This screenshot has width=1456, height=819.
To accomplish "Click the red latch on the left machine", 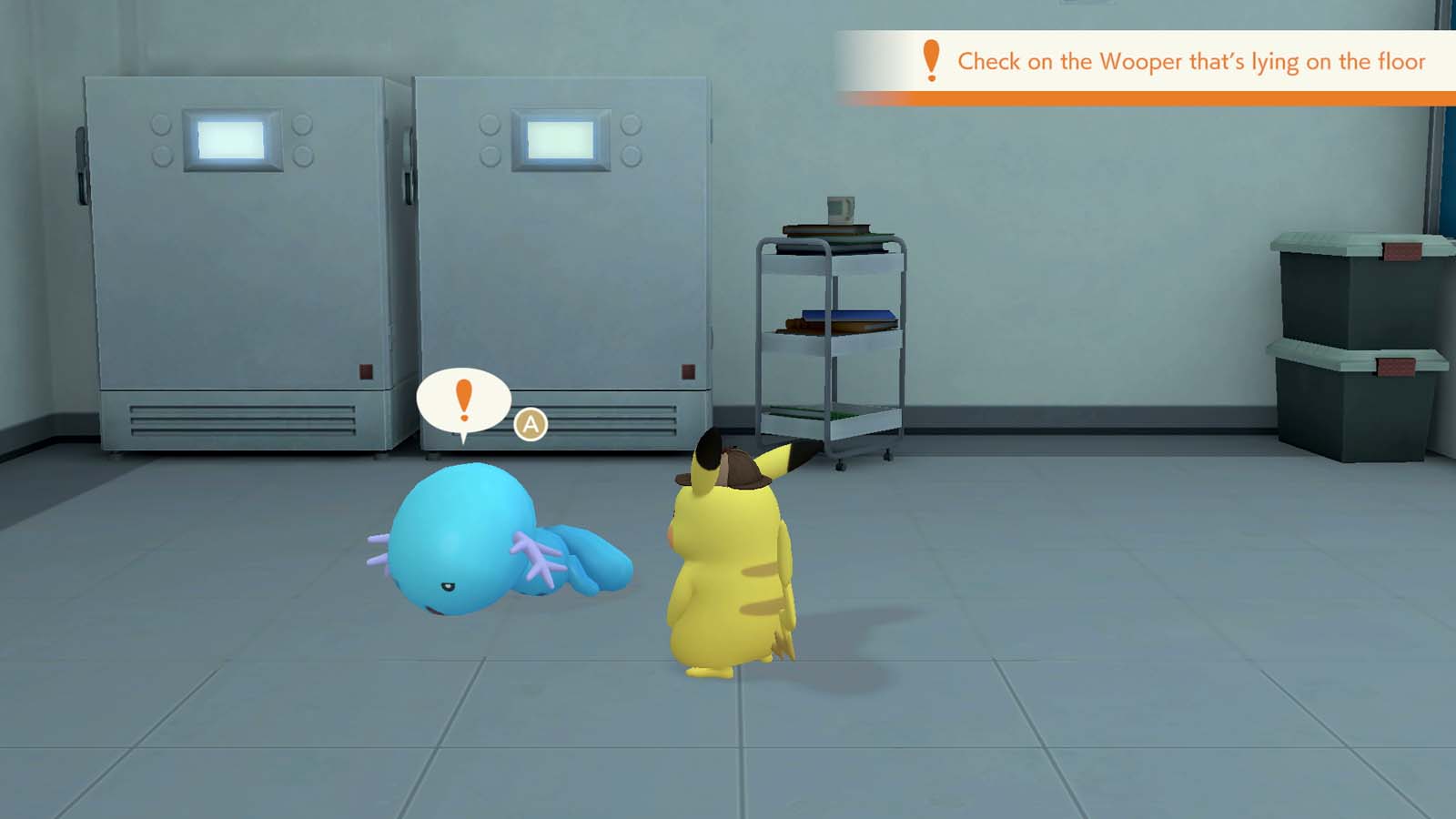I will pos(366,369).
